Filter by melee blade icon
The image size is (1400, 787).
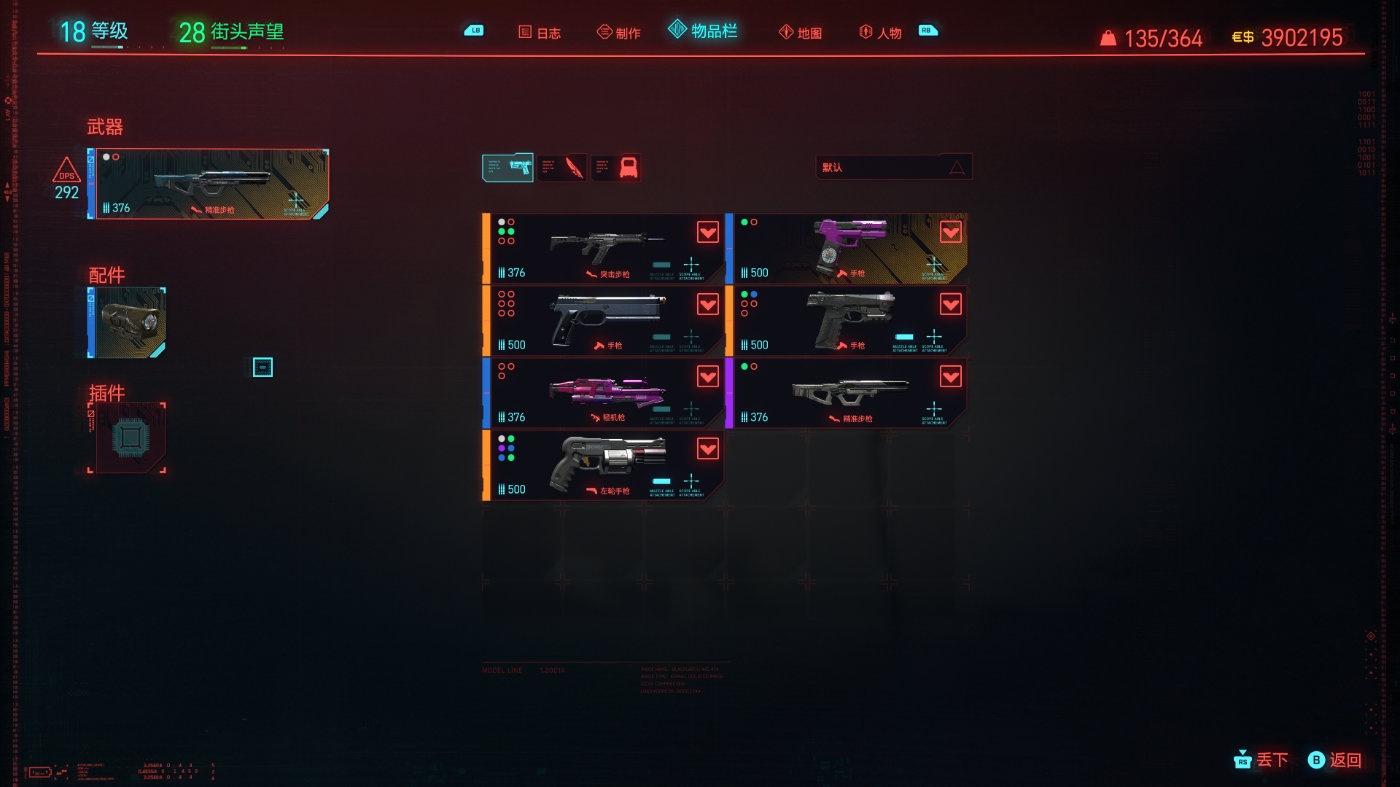(x=562, y=167)
